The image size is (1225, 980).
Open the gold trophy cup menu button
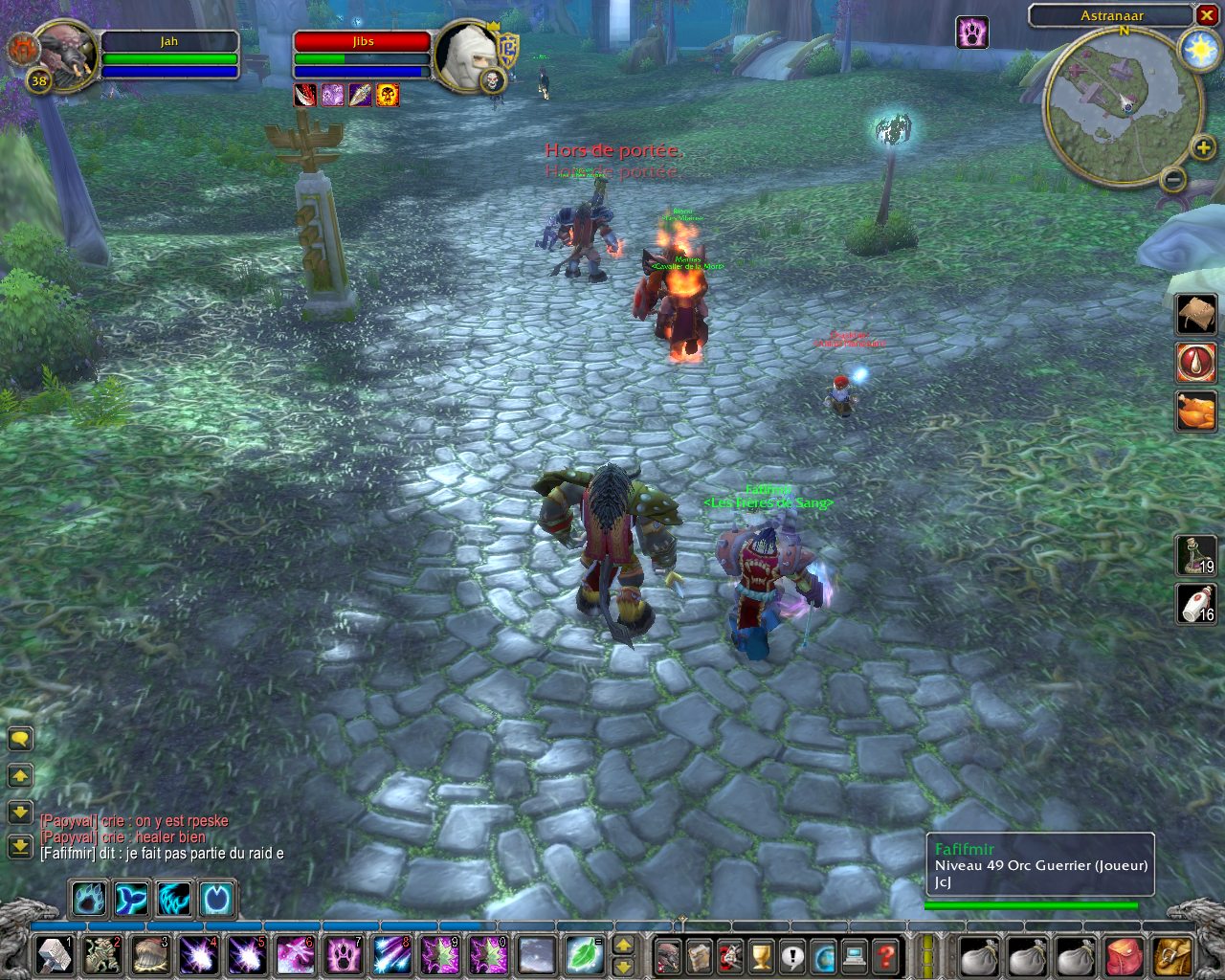[761, 956]
